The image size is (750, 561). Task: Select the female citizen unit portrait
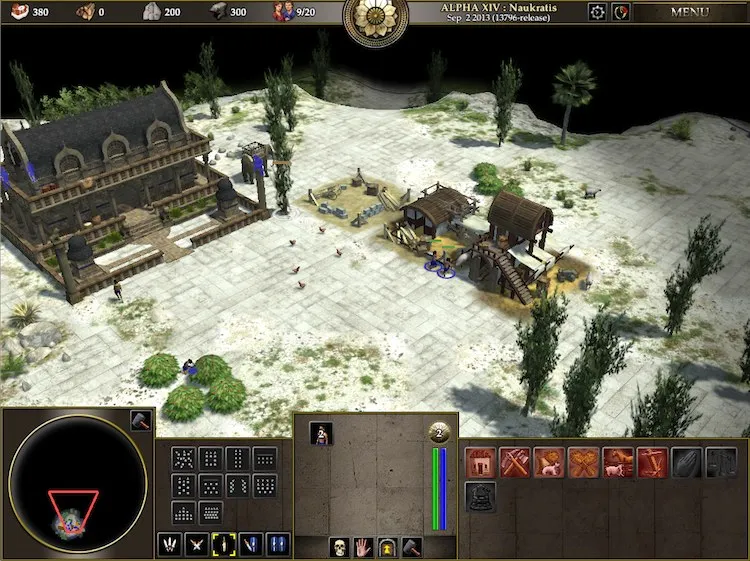321,433
